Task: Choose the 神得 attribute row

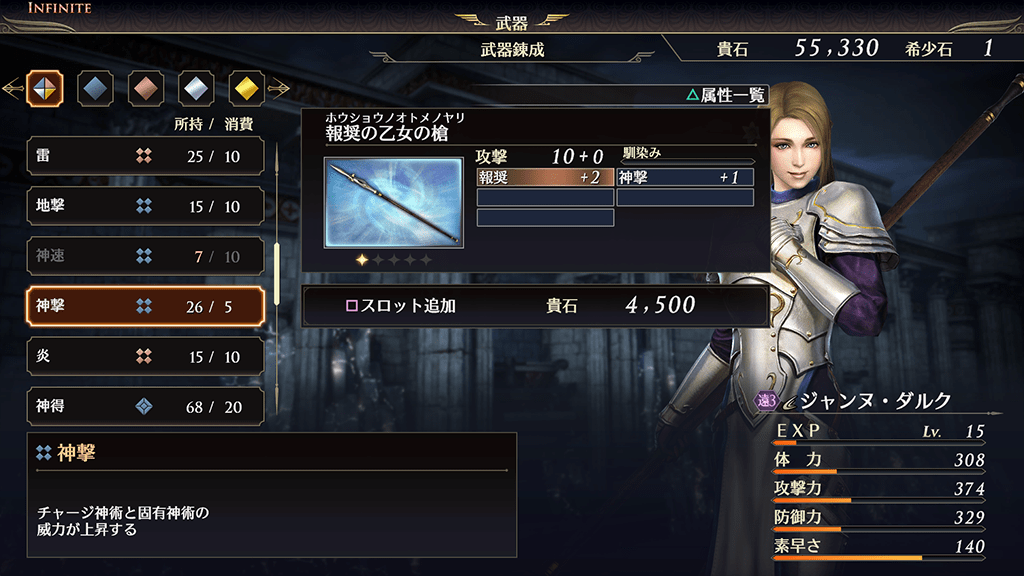Action: coord(145,406)
